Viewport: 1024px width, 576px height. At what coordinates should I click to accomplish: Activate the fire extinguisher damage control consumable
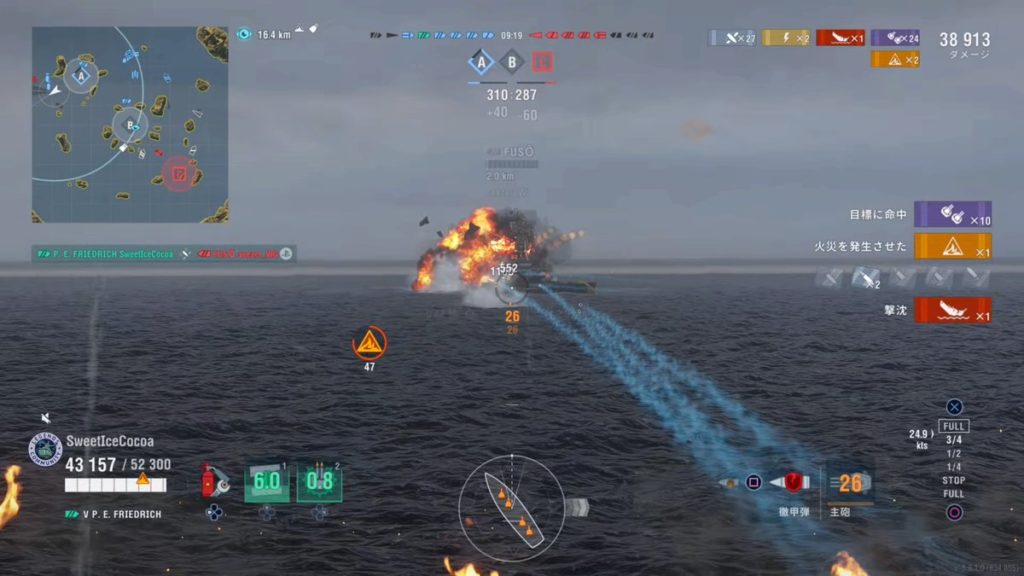click(x=214, y=481)
